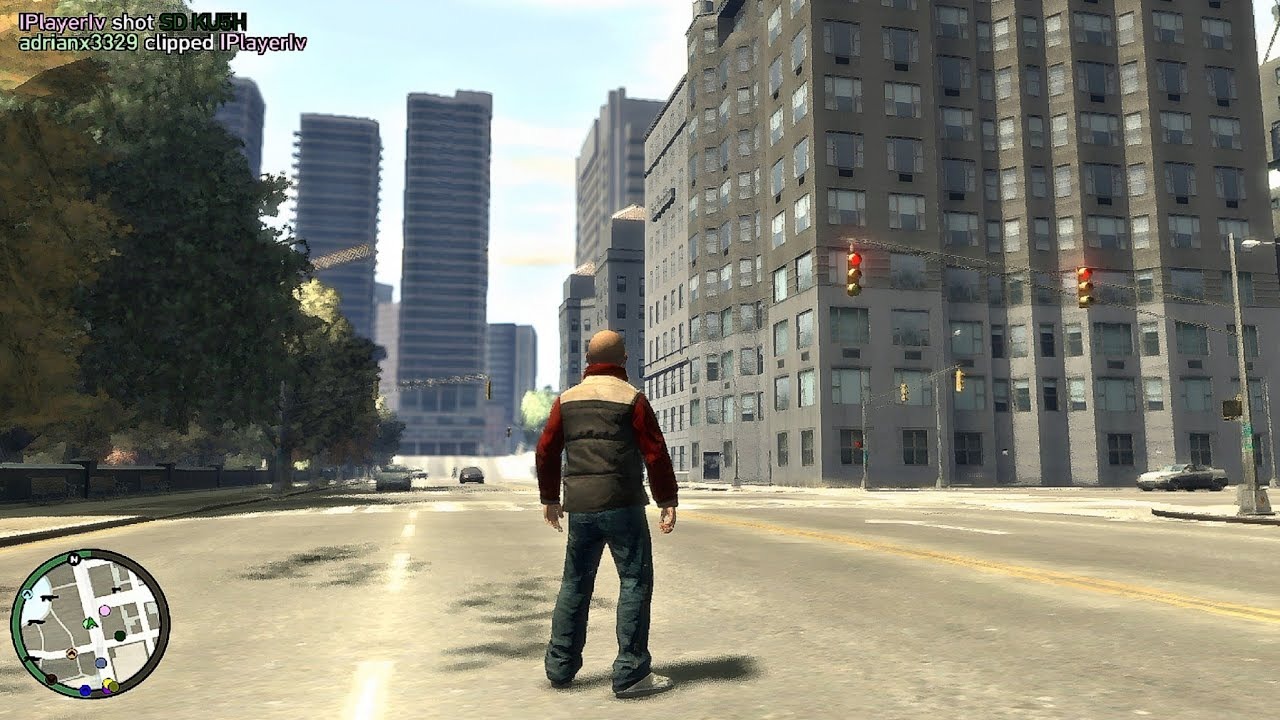Click the rifle icon near the minimap lake
1280x720 pixels.
pos(48,597)
